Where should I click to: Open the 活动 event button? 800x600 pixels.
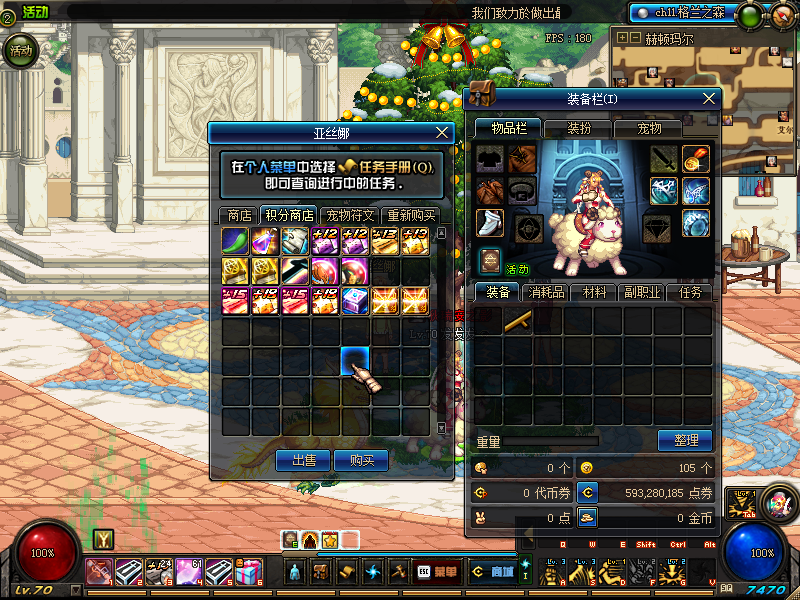[x=20, y=50]
